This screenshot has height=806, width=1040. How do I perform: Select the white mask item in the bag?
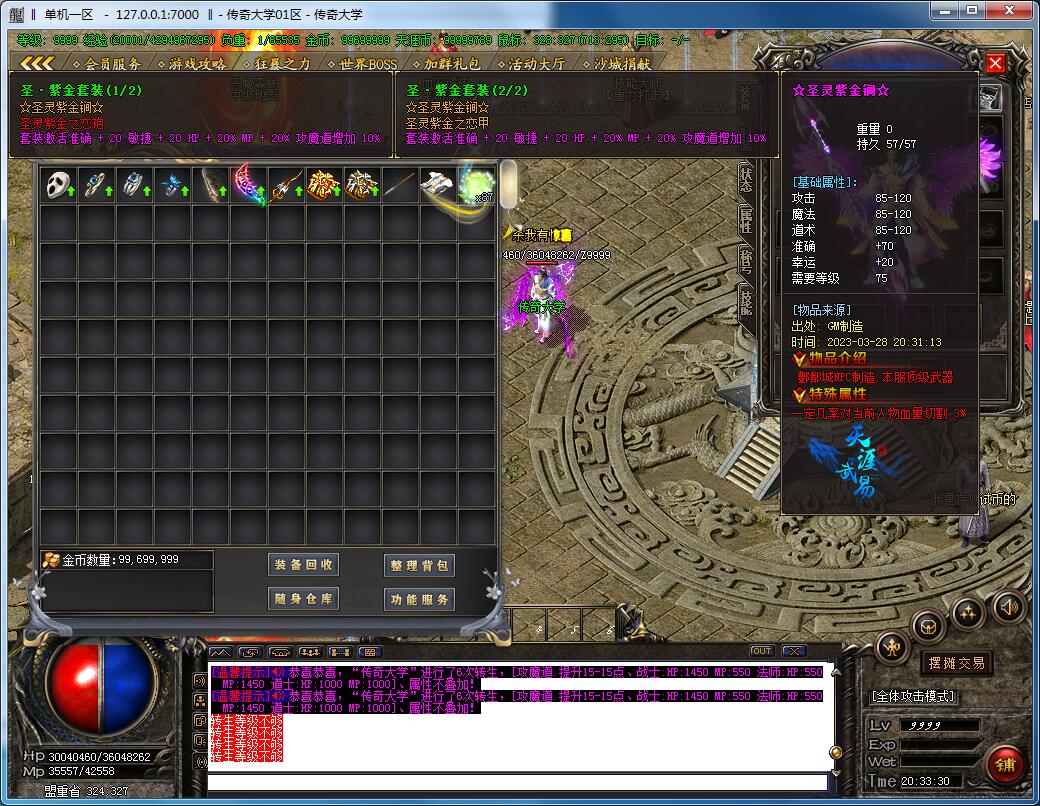click(x=59, y=184)
